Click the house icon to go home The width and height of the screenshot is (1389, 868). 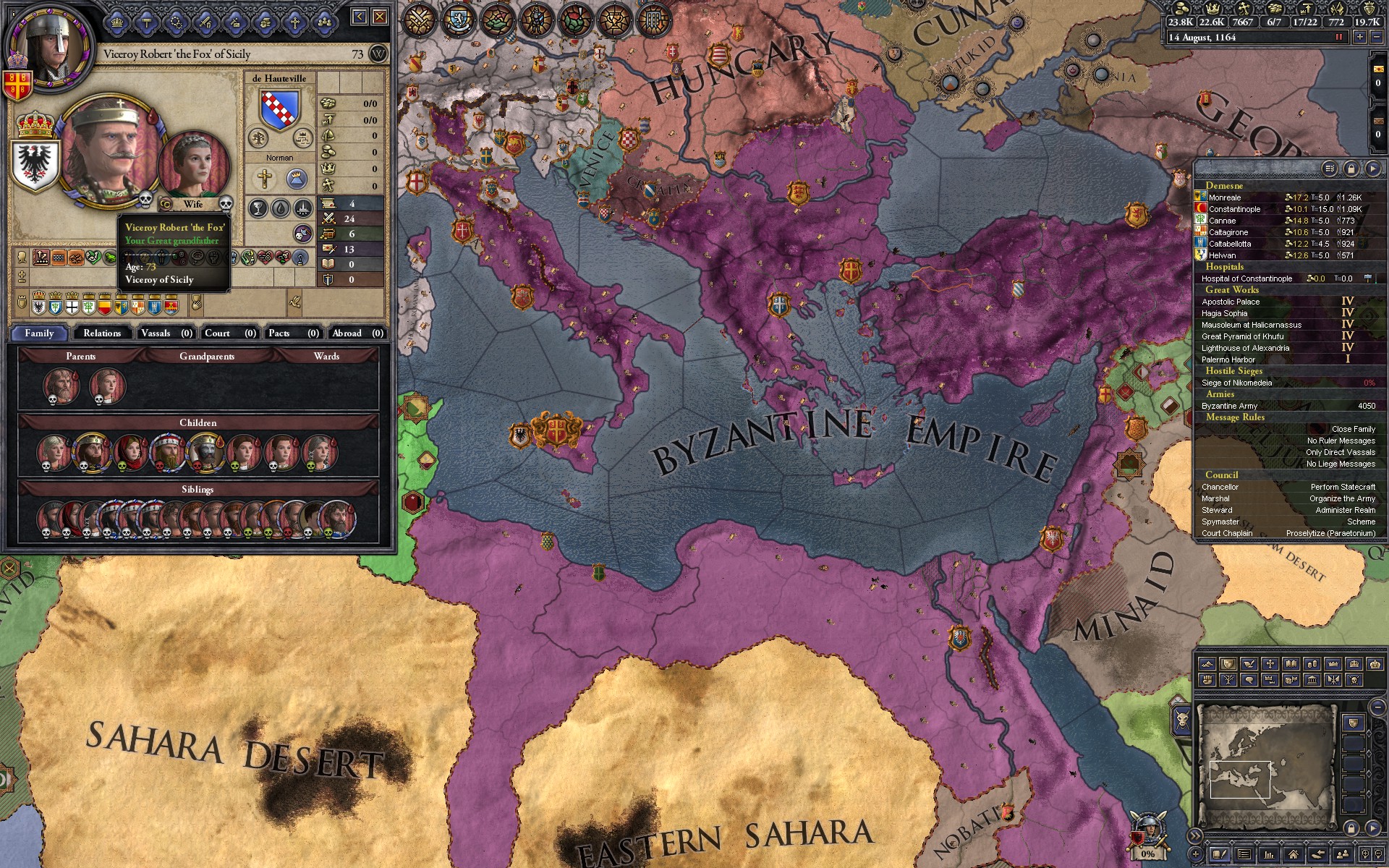point(1293,855)
